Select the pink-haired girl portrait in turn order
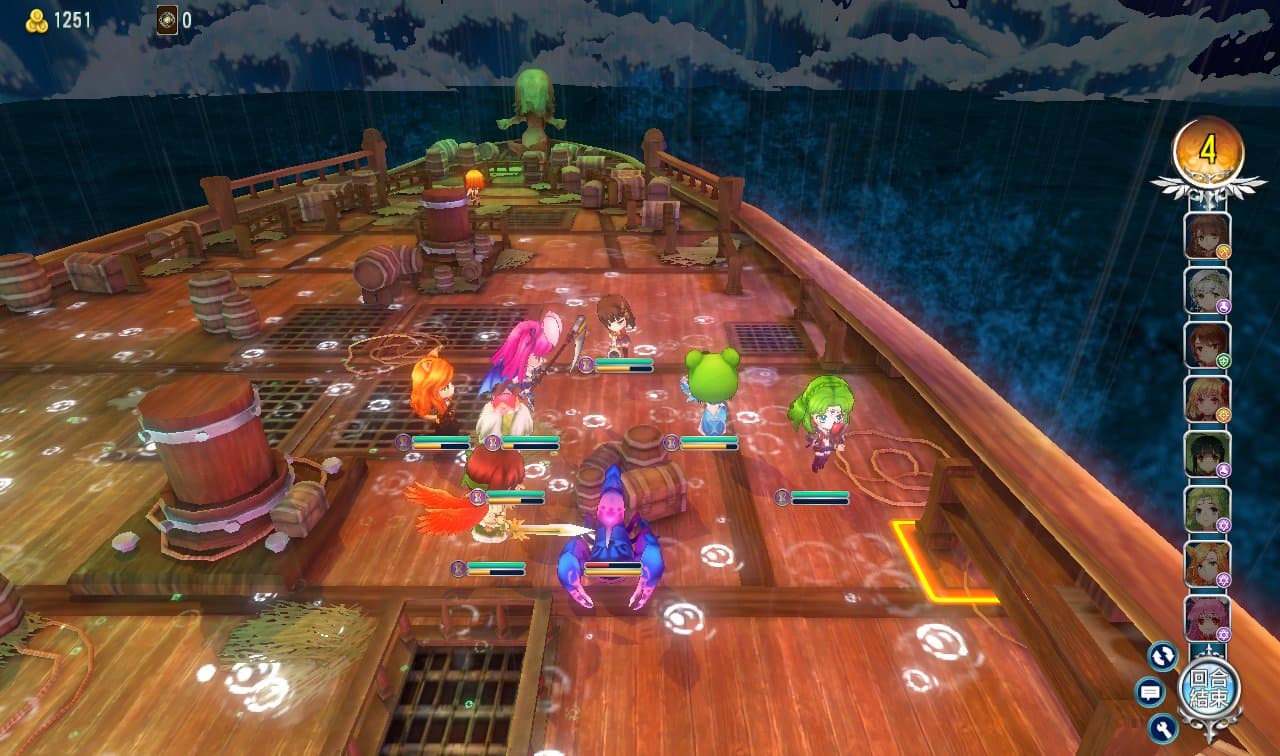 [1207, 618]
